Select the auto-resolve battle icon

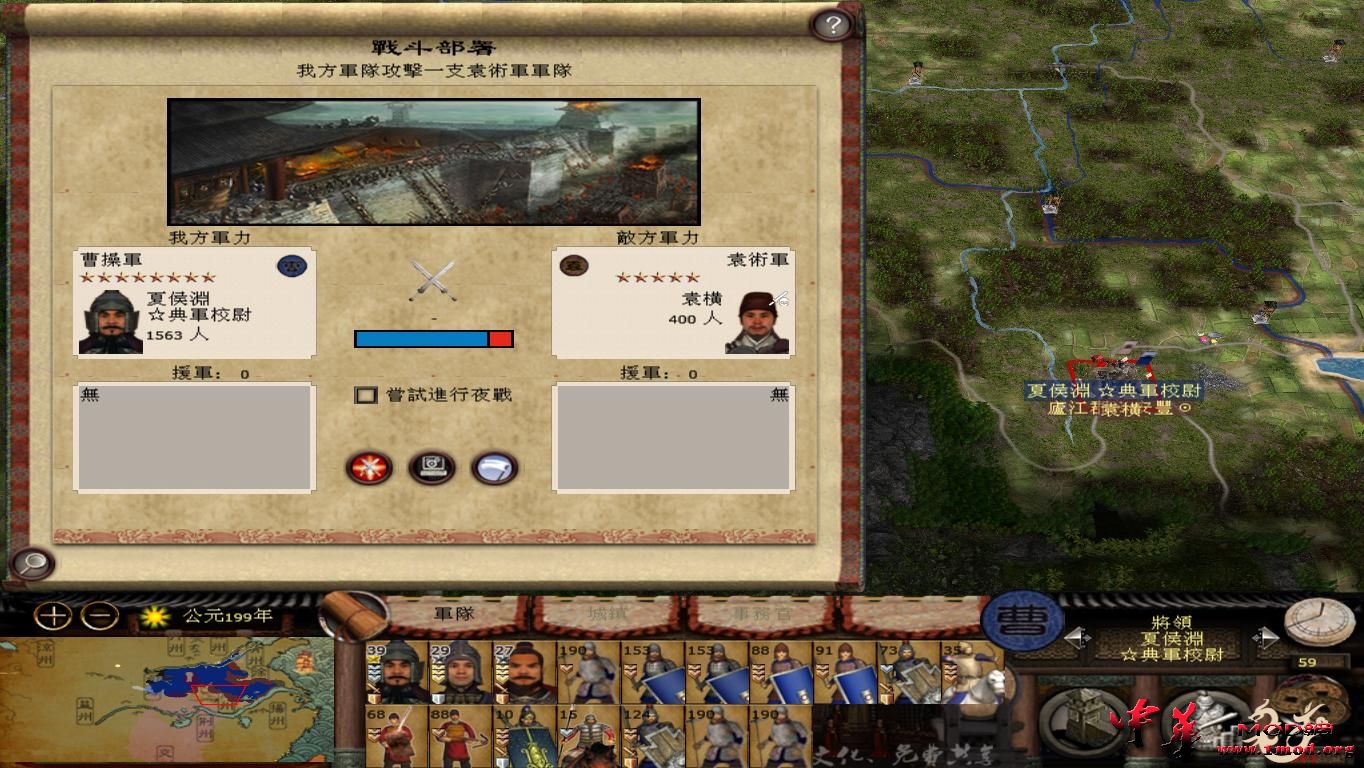tap(433, 469)
